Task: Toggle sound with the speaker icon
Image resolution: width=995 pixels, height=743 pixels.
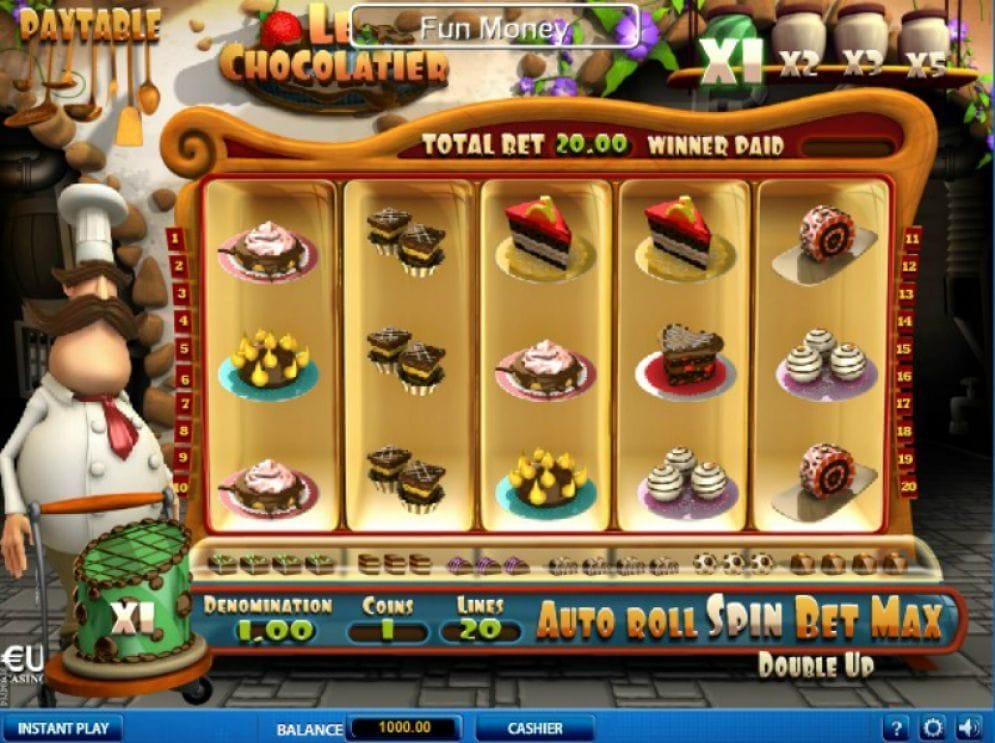Action: click(967, 728)
